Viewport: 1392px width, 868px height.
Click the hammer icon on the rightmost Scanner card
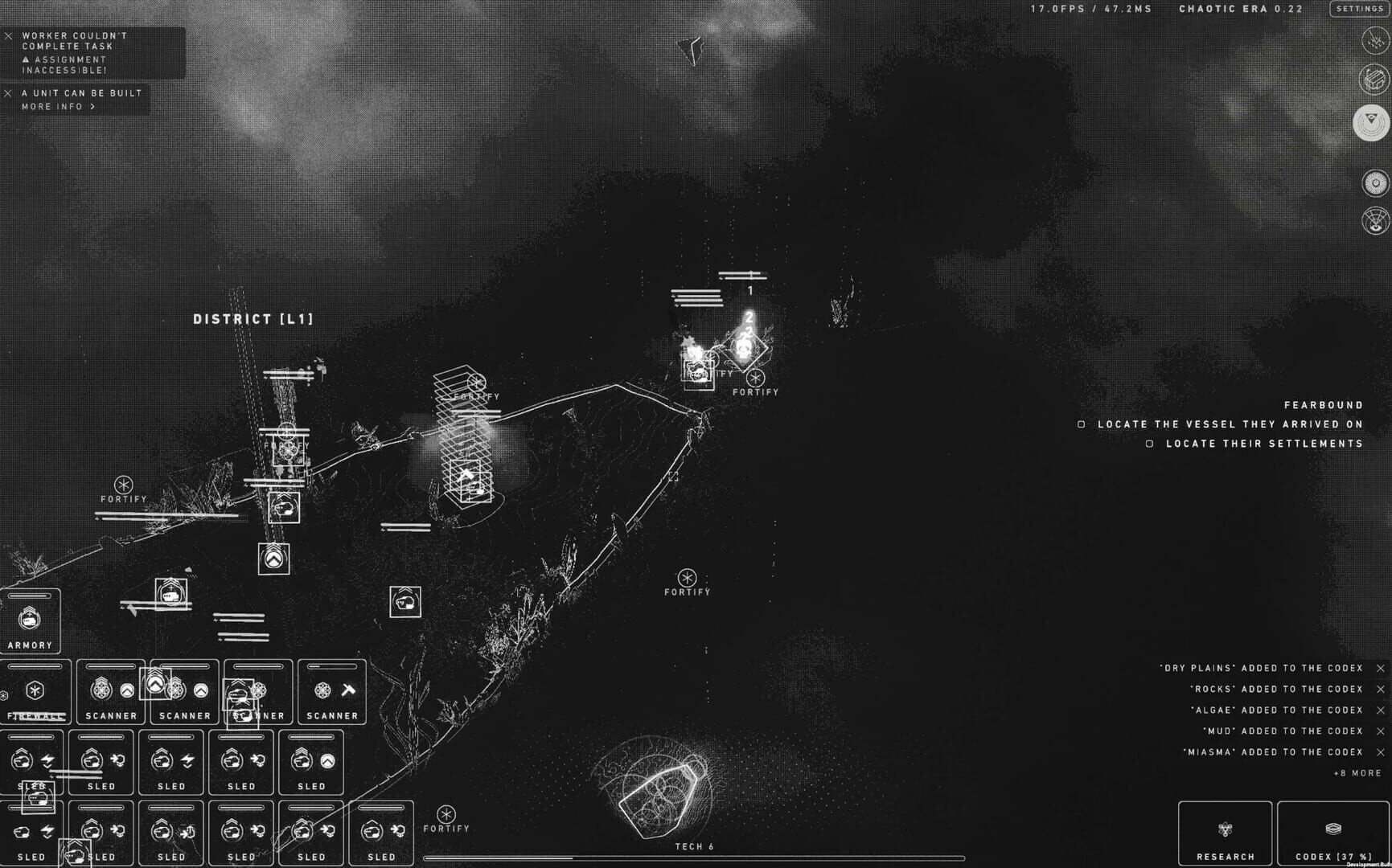348,690
